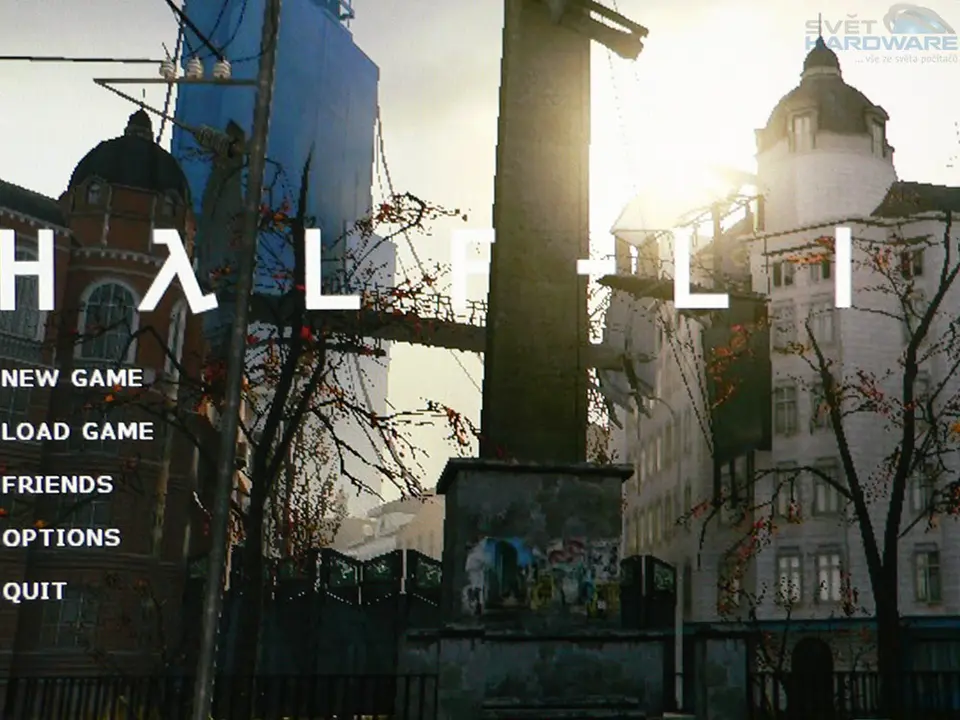Open the Options menu

(x=61, y=537)
